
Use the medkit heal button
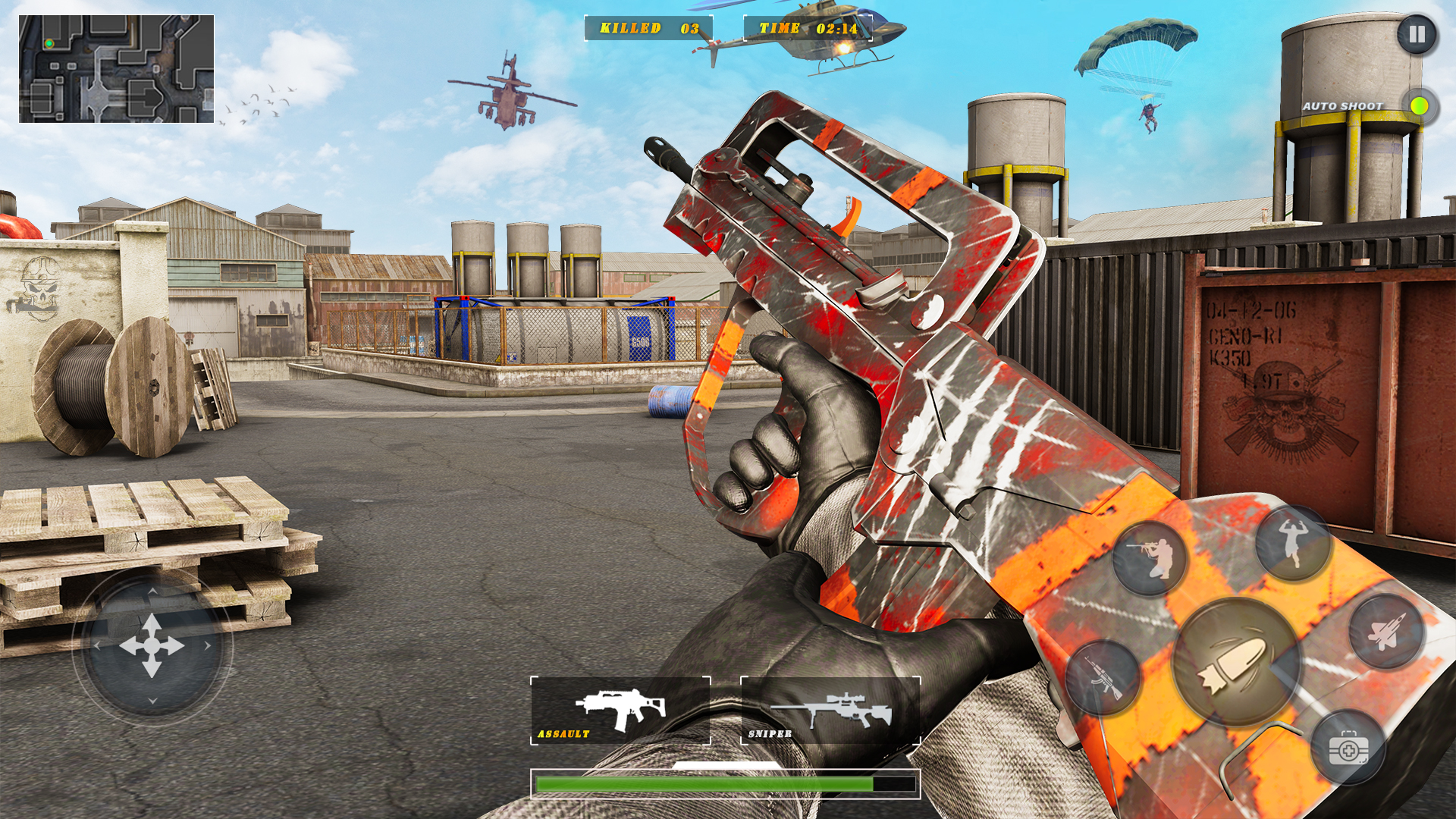pos(1348,748)
